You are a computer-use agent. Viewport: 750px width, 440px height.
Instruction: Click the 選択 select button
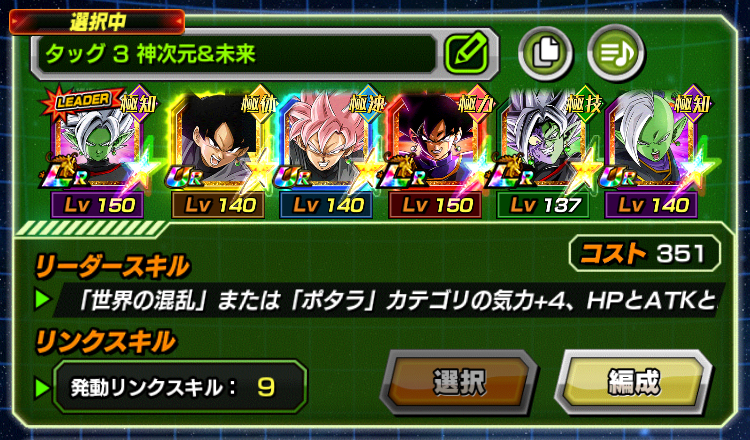[459, 381]
